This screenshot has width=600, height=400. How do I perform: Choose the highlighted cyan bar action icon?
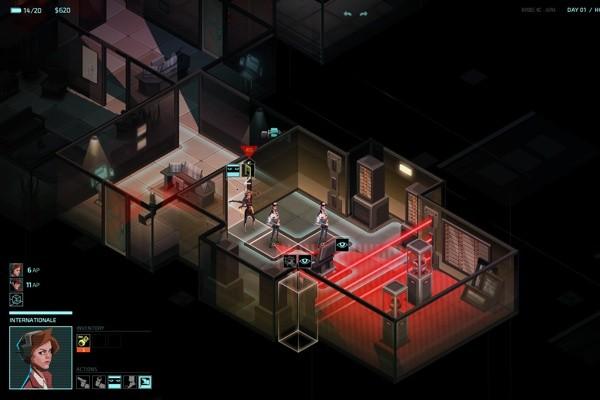pos(114,381)
